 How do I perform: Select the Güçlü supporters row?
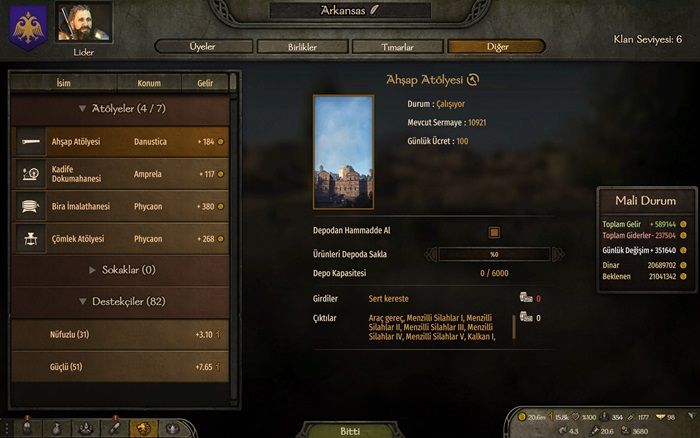tap(120, 367)
